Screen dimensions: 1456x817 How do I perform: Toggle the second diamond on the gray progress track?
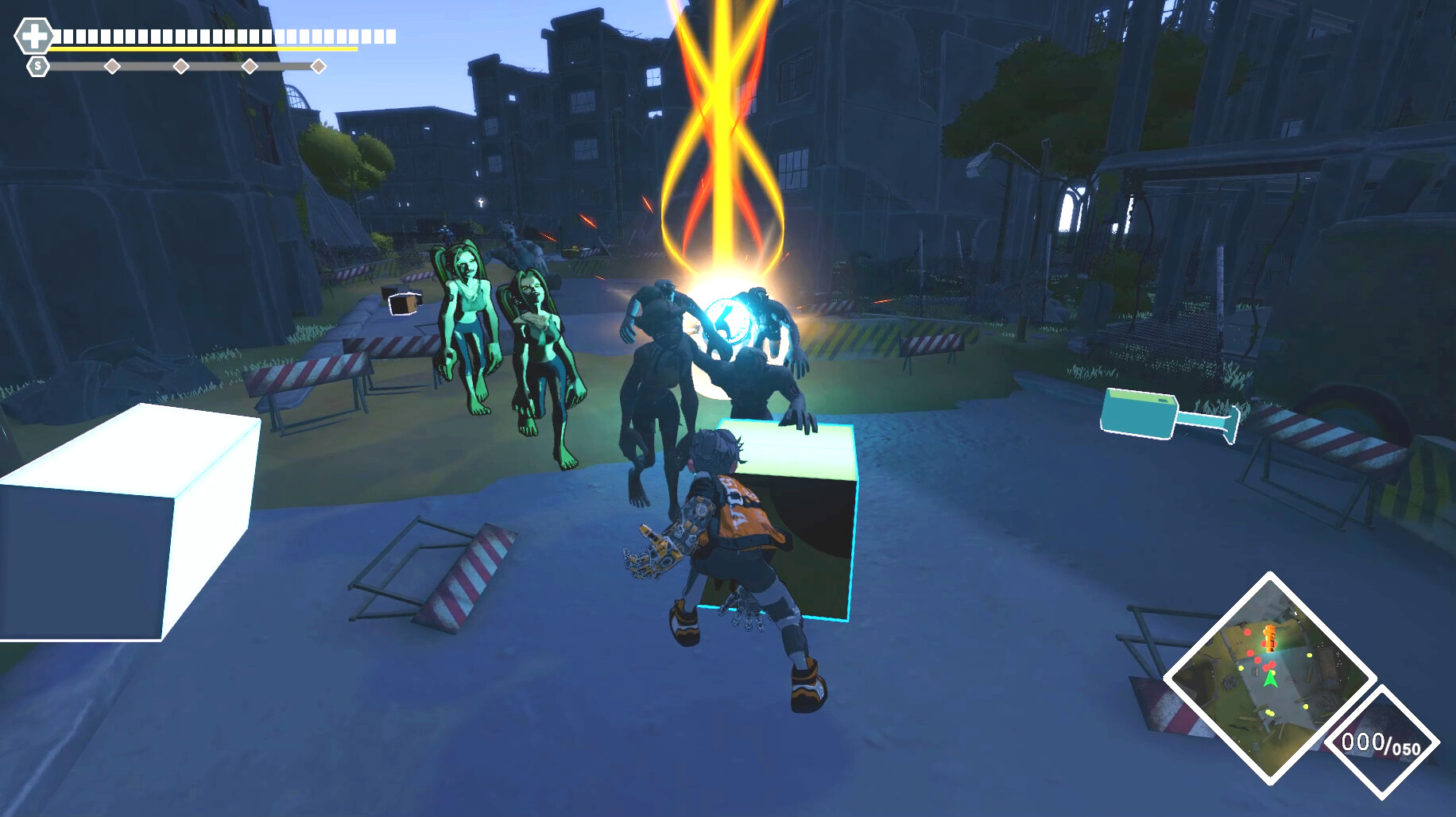click(x=181, y=68)
